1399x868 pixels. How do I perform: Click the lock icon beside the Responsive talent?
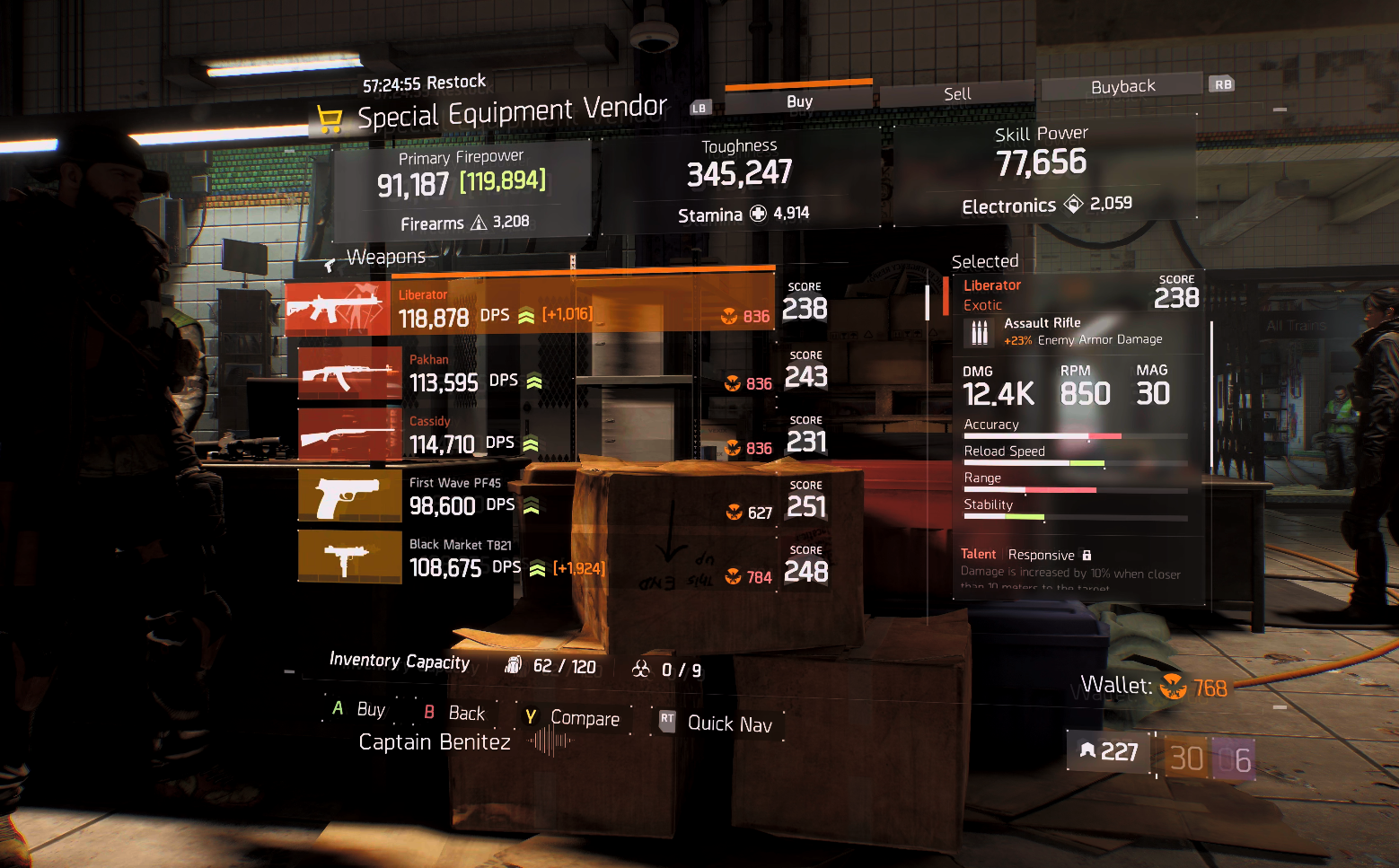click(x=1087, y=555)
